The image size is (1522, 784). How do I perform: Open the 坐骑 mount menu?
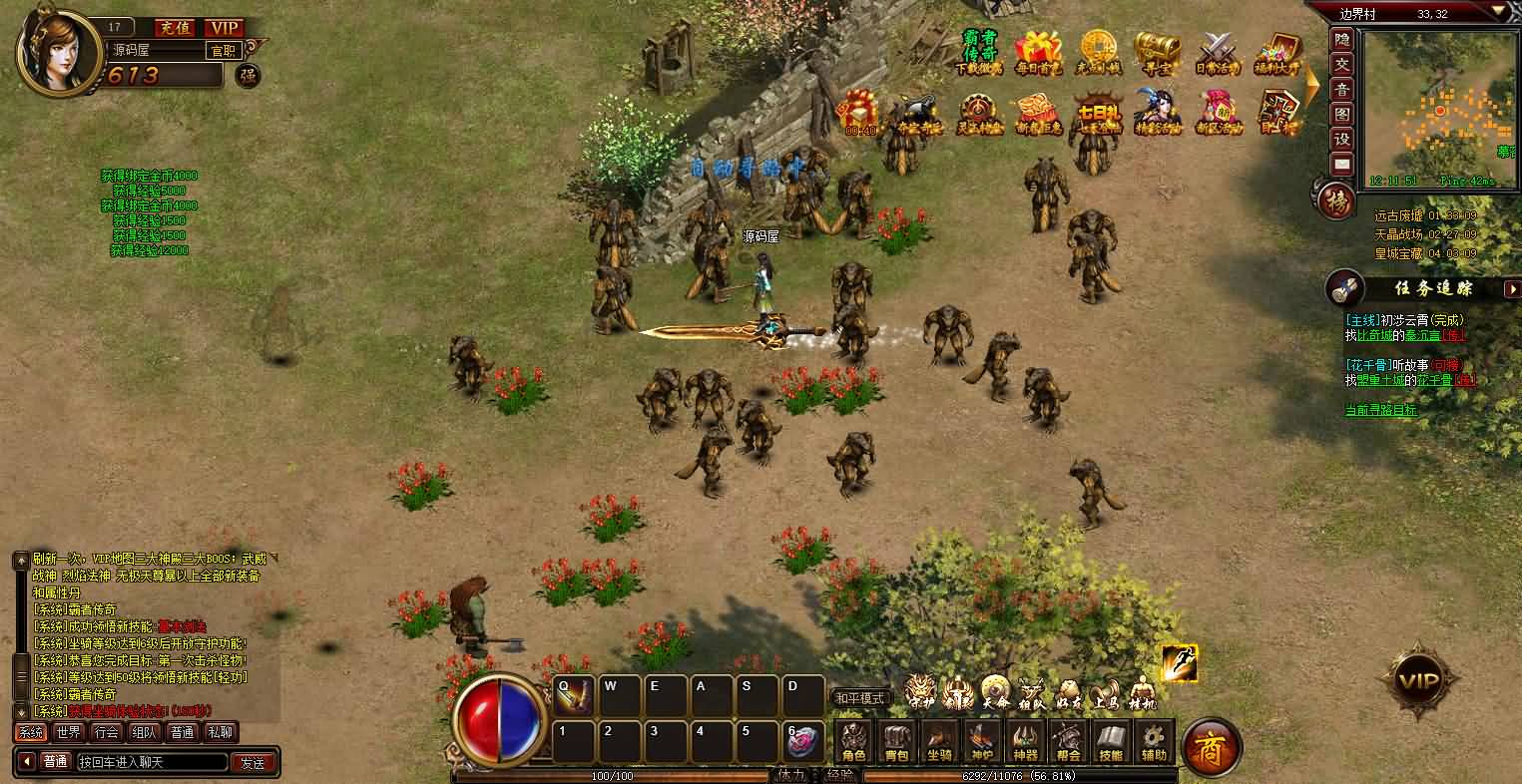[x=939, y=741]
